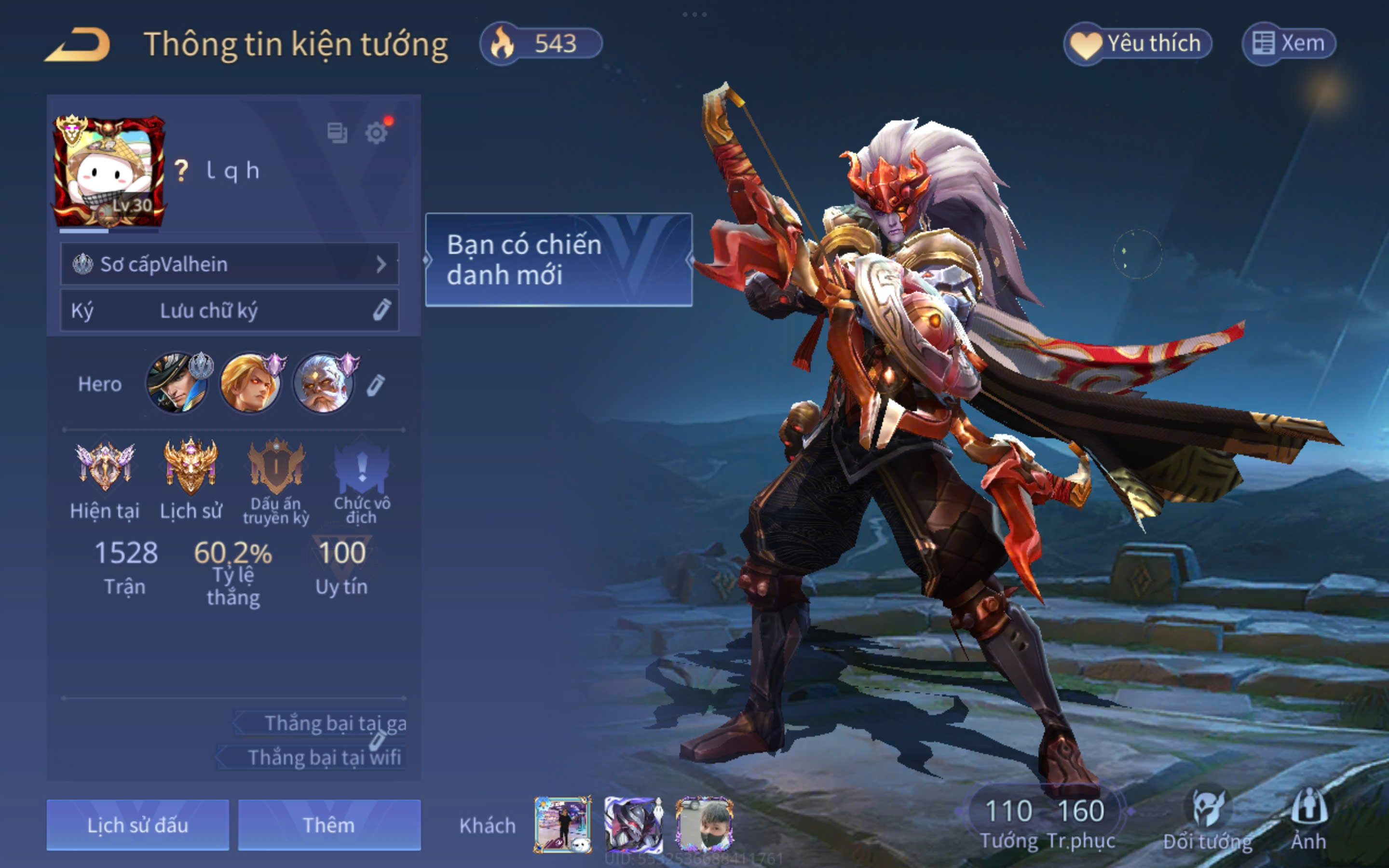Open the Sơ cấp Valhein rank row
This screenshot has height=868, width=1389.
[x=230, y=264]
